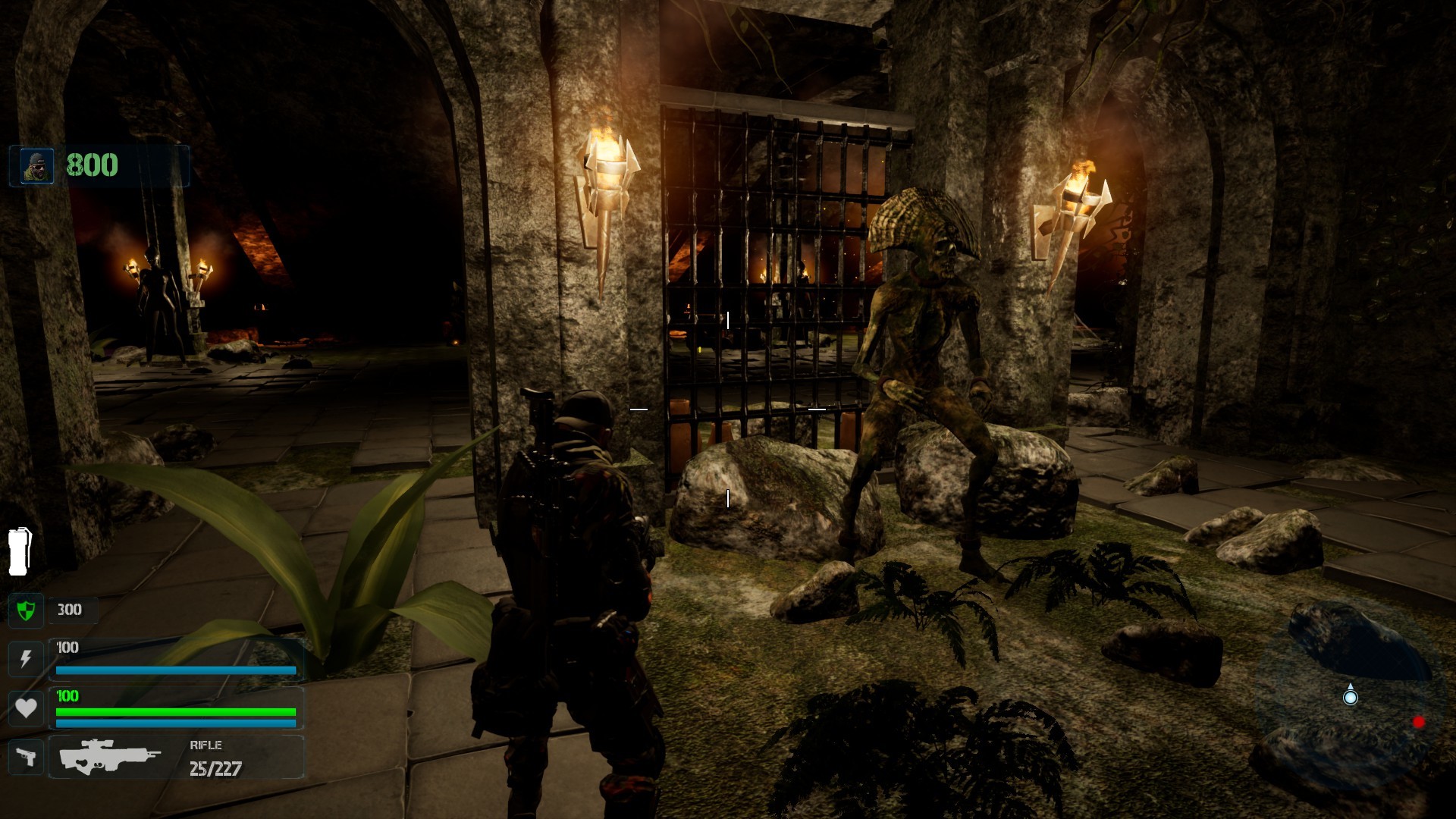This screenshot has width=1456, height=819.
Task: Click the pistol sidearm icon
Action: 25,758
